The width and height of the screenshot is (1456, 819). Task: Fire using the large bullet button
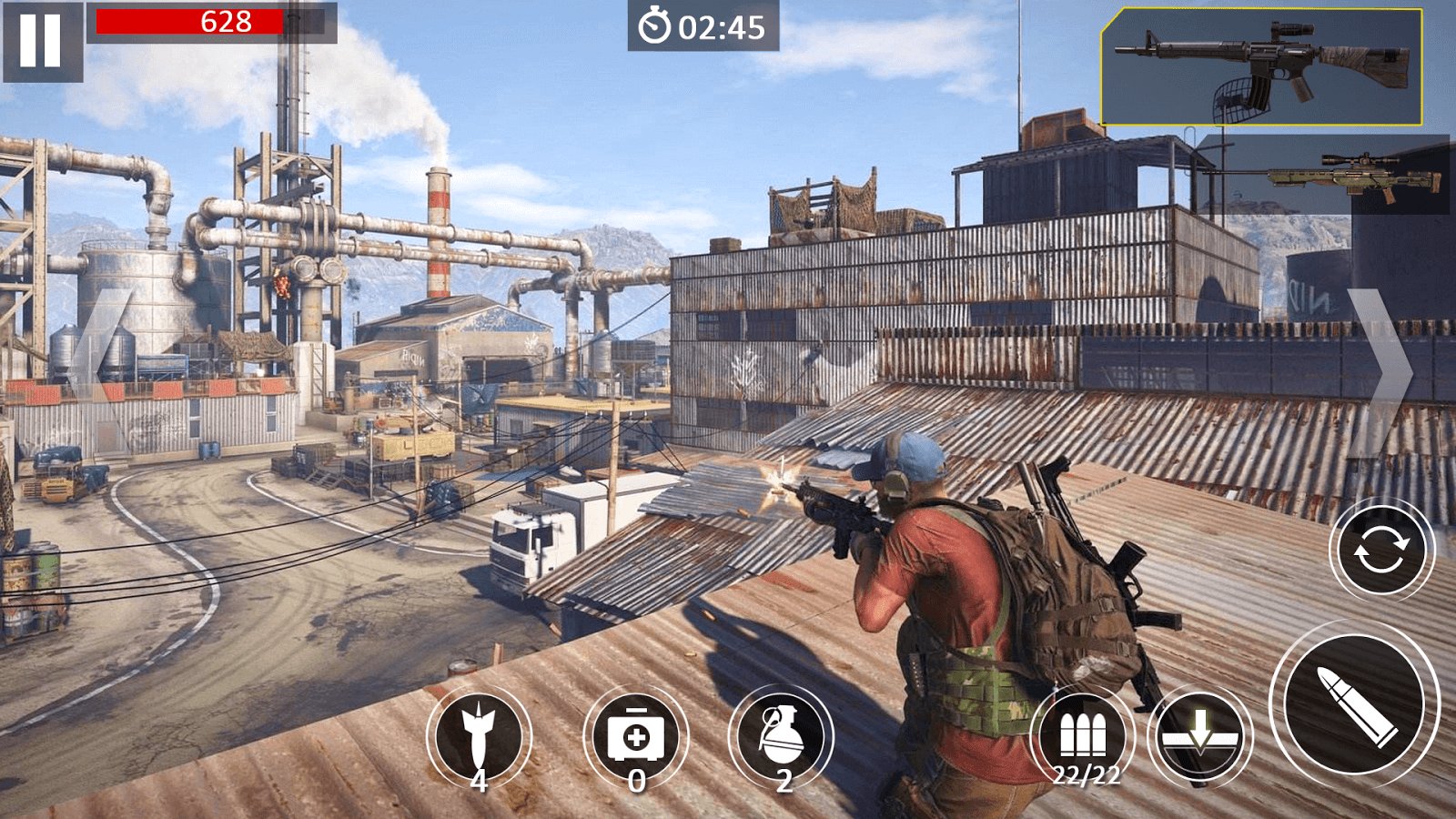[x=1355, y=704]
